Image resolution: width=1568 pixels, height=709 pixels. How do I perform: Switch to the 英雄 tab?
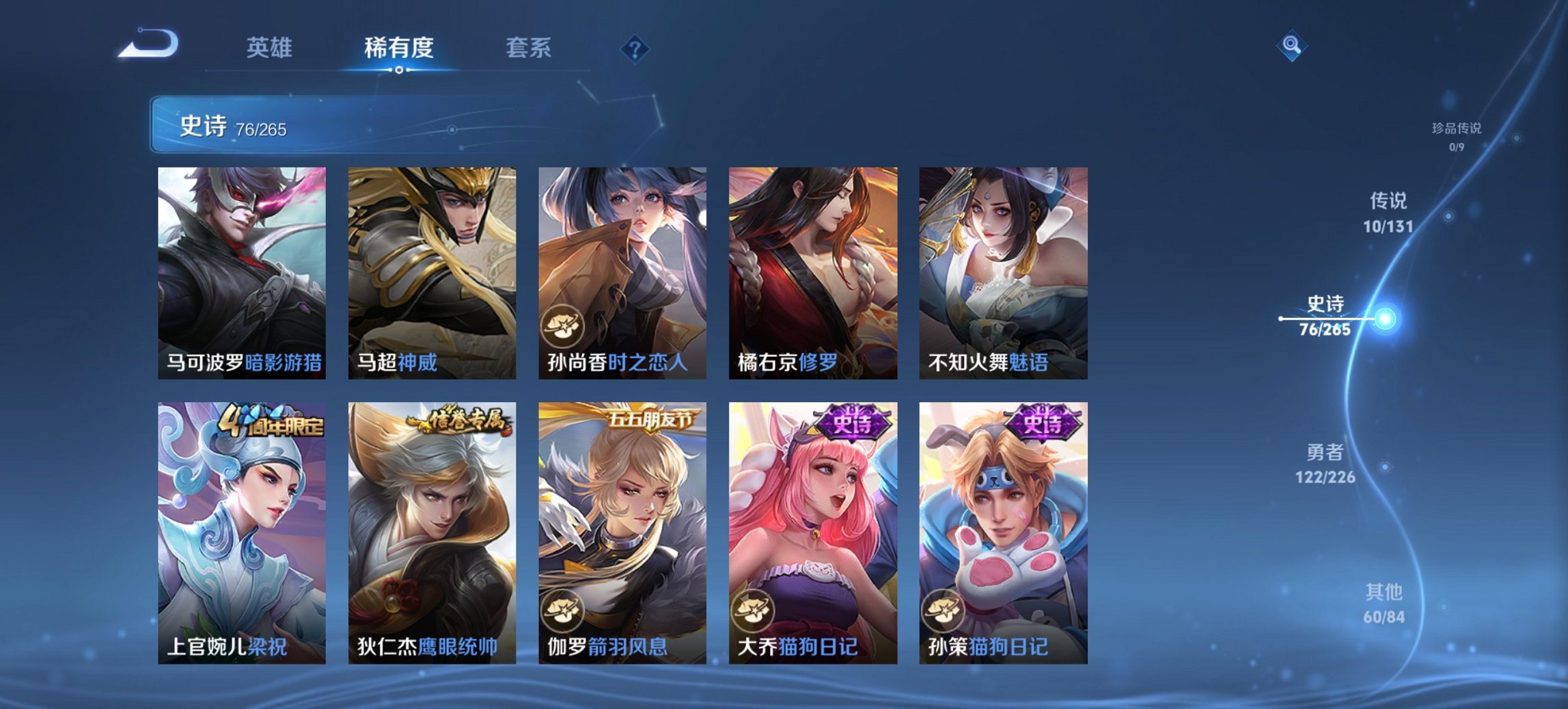(272, 48)
